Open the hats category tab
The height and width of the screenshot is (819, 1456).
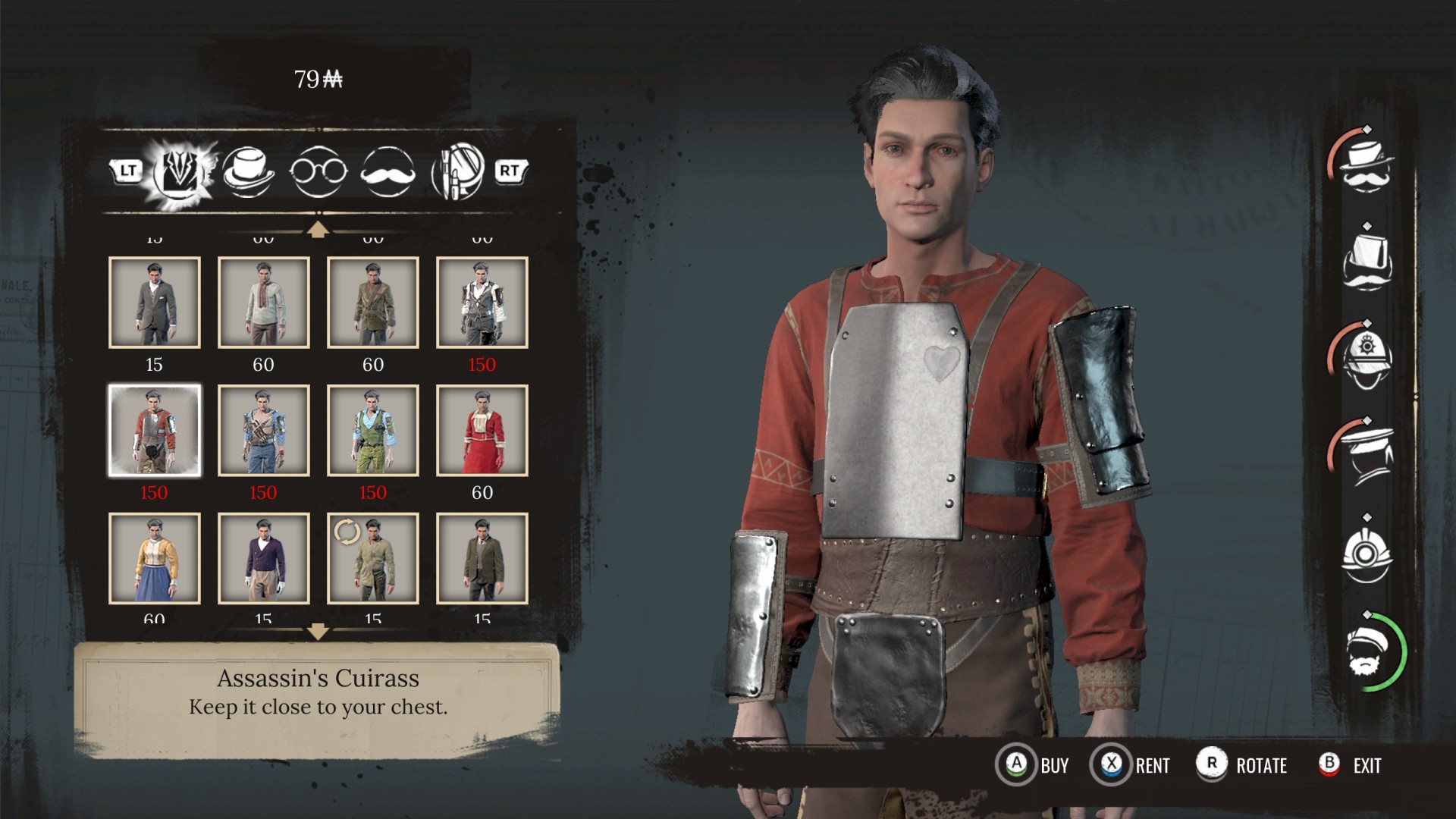[248, 171]
